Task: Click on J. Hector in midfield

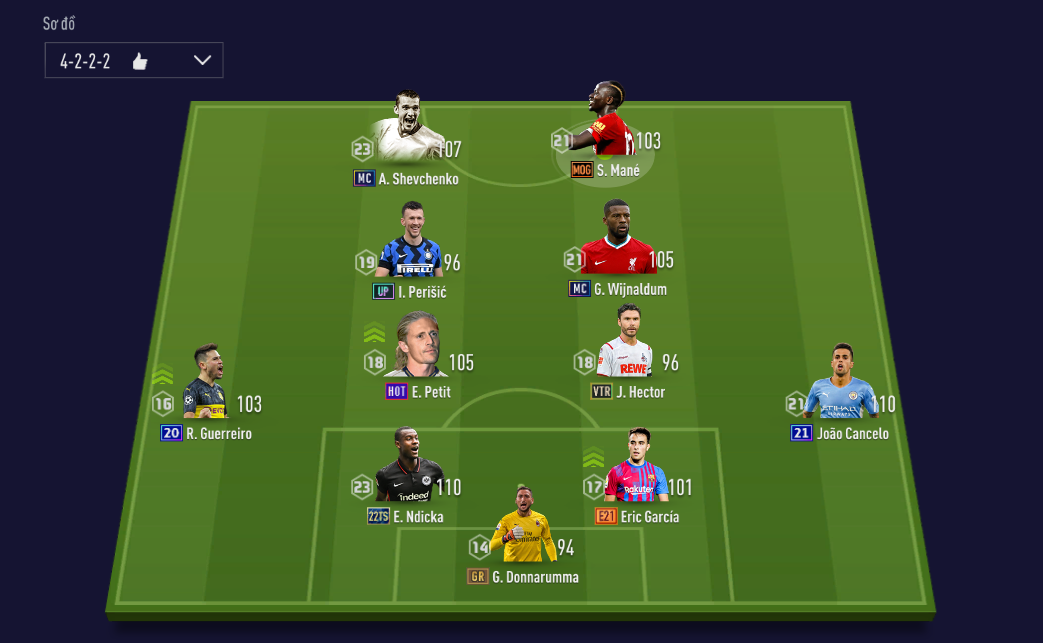Action: point(625,348)
